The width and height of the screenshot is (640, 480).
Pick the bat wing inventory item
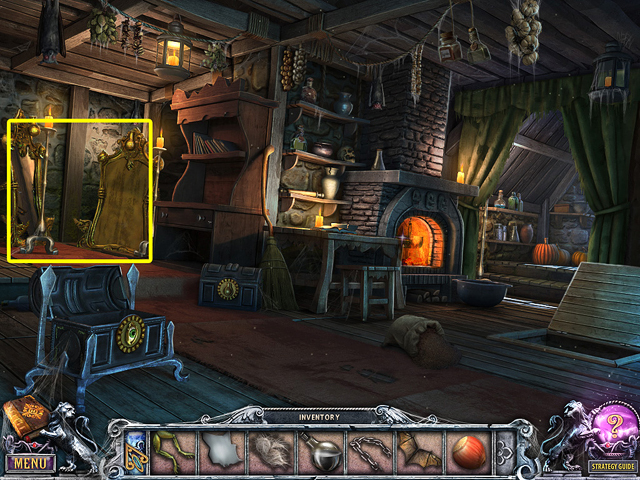point(419,451)
